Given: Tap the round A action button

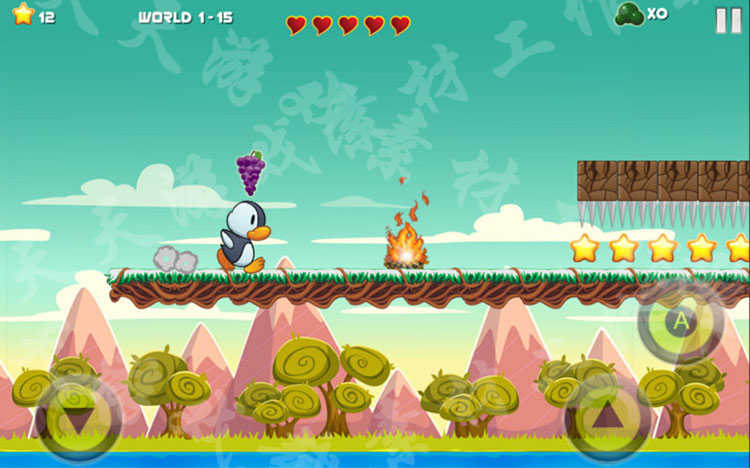Looking at the screenshot, I should (x=681, y=322).
